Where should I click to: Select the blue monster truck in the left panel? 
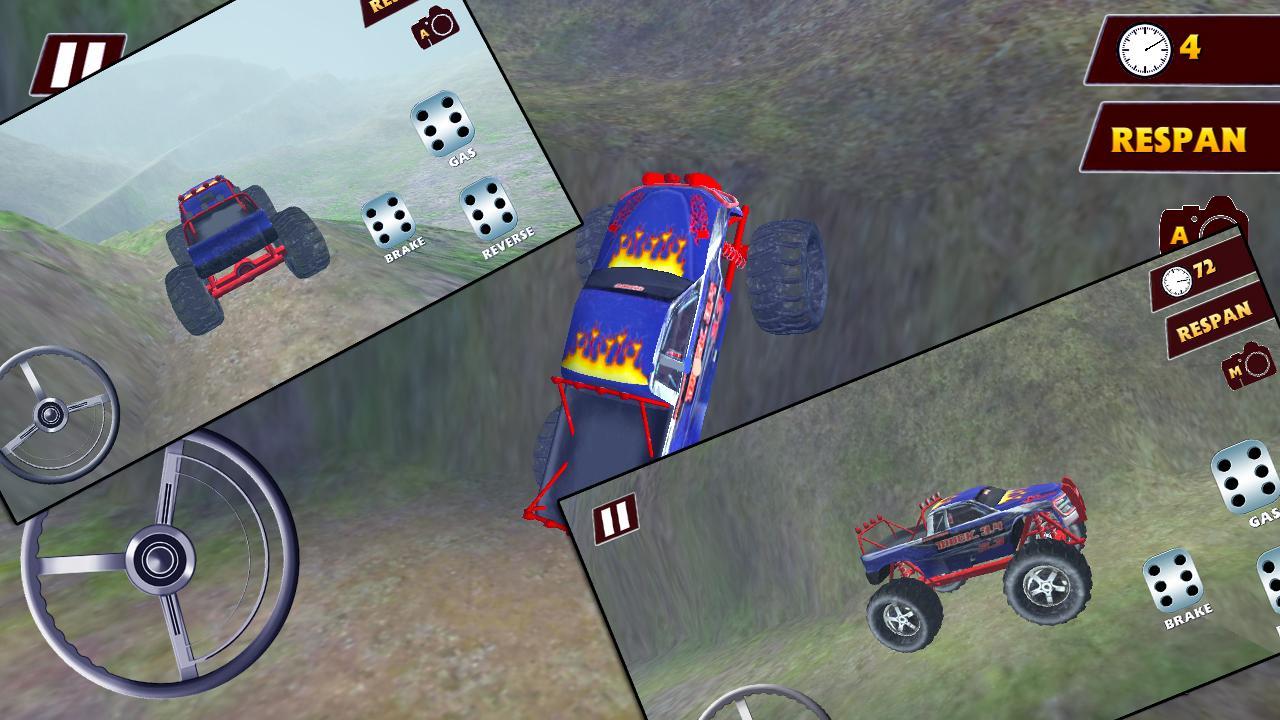click(x=240, y=240)
